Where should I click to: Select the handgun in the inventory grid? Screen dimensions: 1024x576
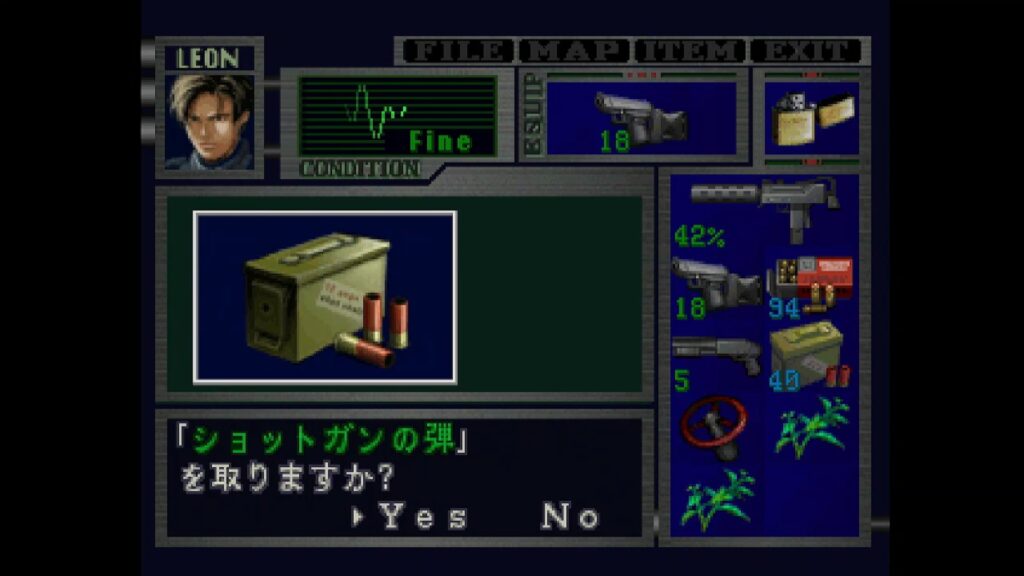(x=714, y=285)
